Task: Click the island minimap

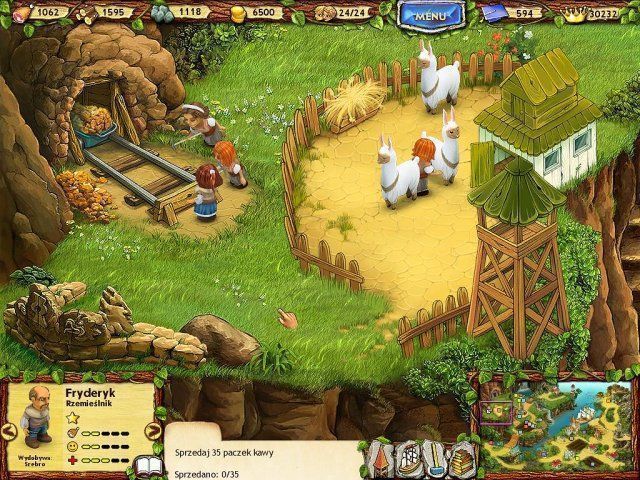Action: click(x=555, y=425)
